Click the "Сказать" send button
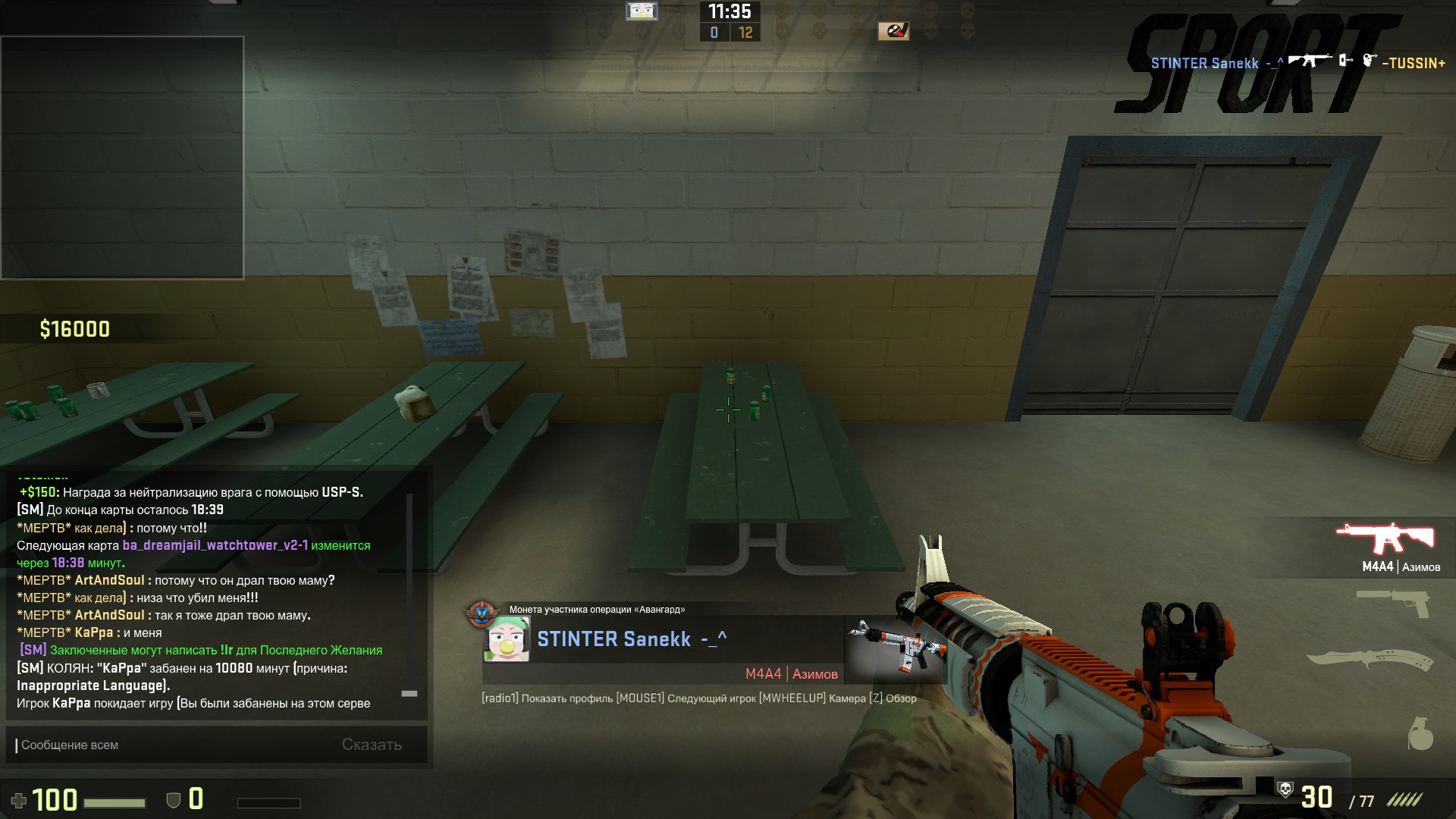 tap(372, 745)
